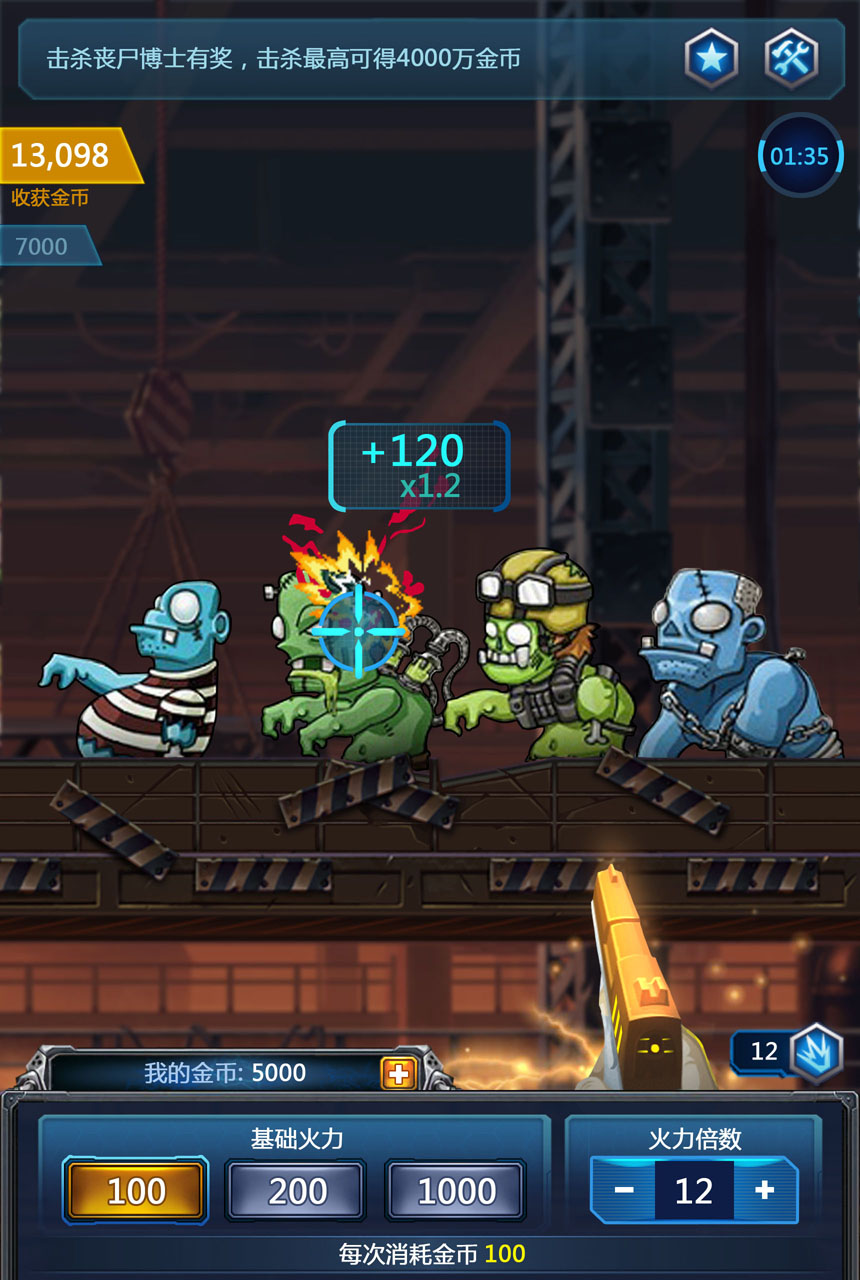Open the wrench tools hexagon icon
Screen dimensions: 860x1280
point(791,58)
